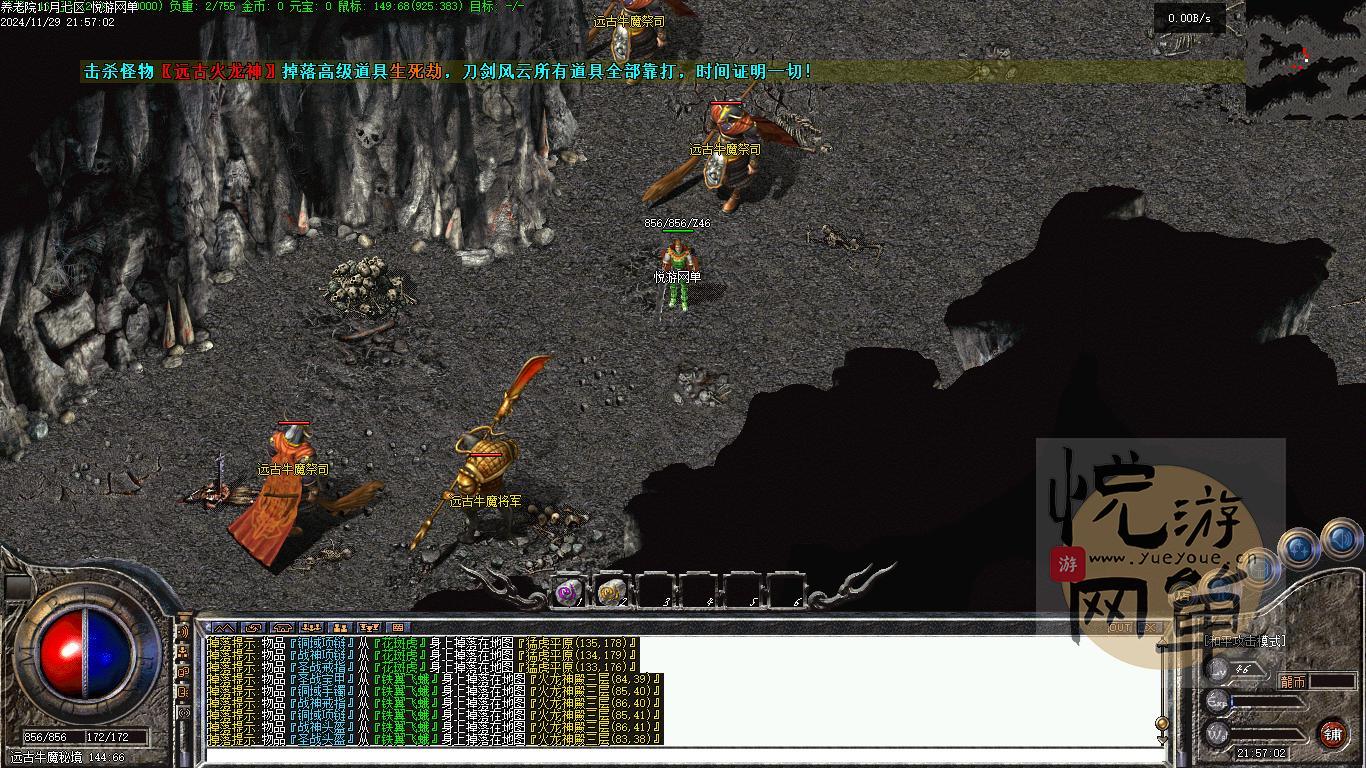The image size is (1366, 768).
Task: Select the purple scroll in hotbar slot 1
Action: click(569, 592)
